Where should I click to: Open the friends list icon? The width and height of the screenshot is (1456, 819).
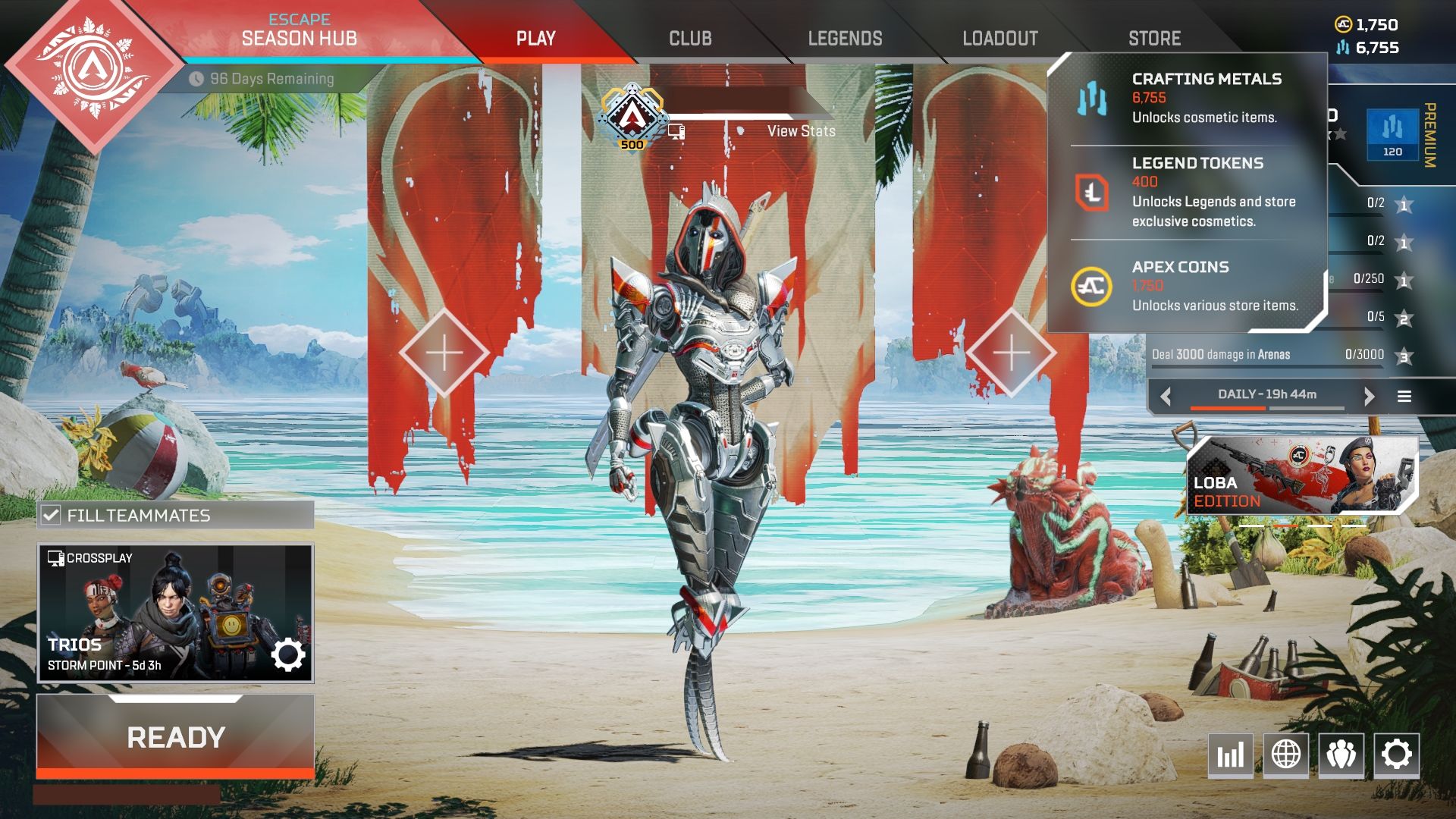coord(1341,755)
